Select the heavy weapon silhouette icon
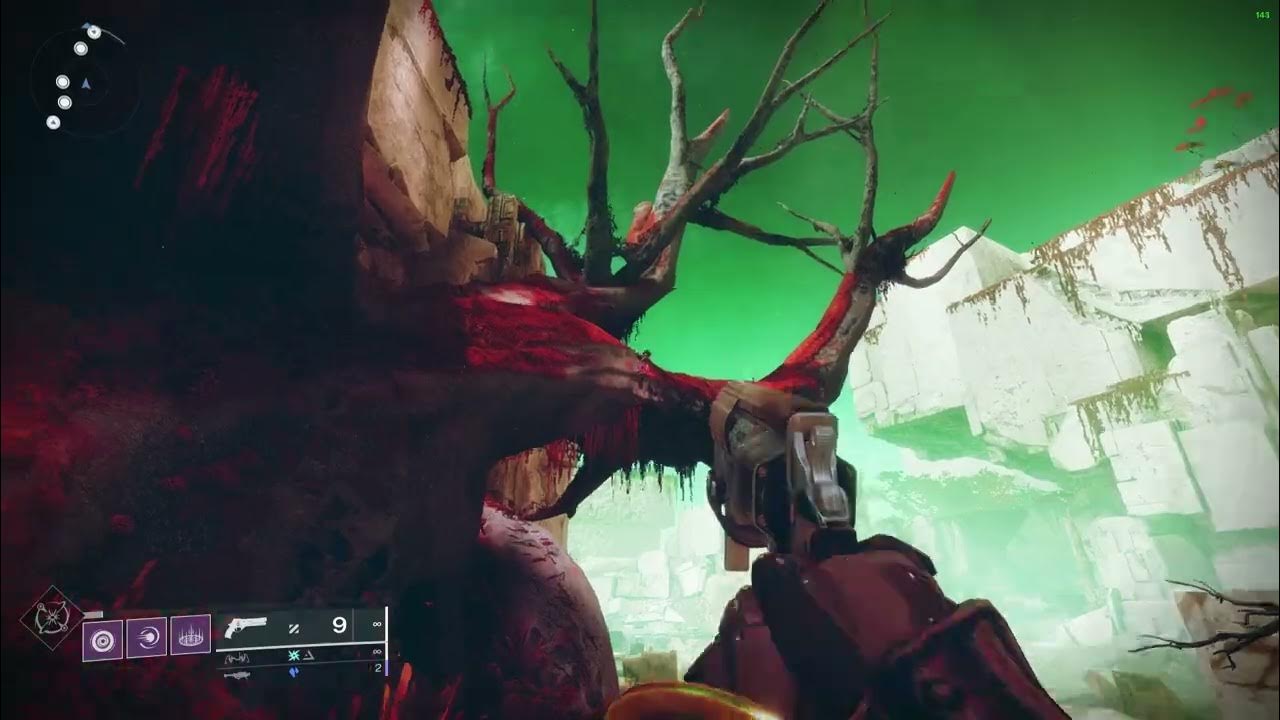The image size is (1280, 720). (239, 677)
